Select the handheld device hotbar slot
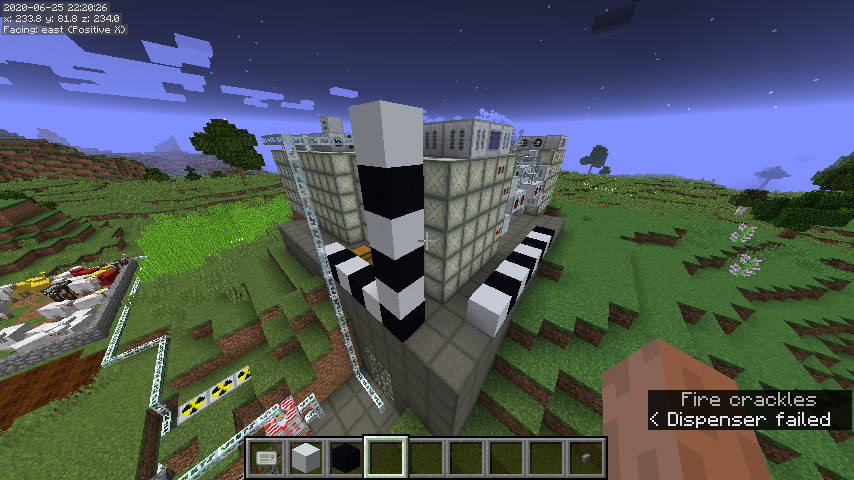This screenshot has height=480, width=854. [266, 459]
